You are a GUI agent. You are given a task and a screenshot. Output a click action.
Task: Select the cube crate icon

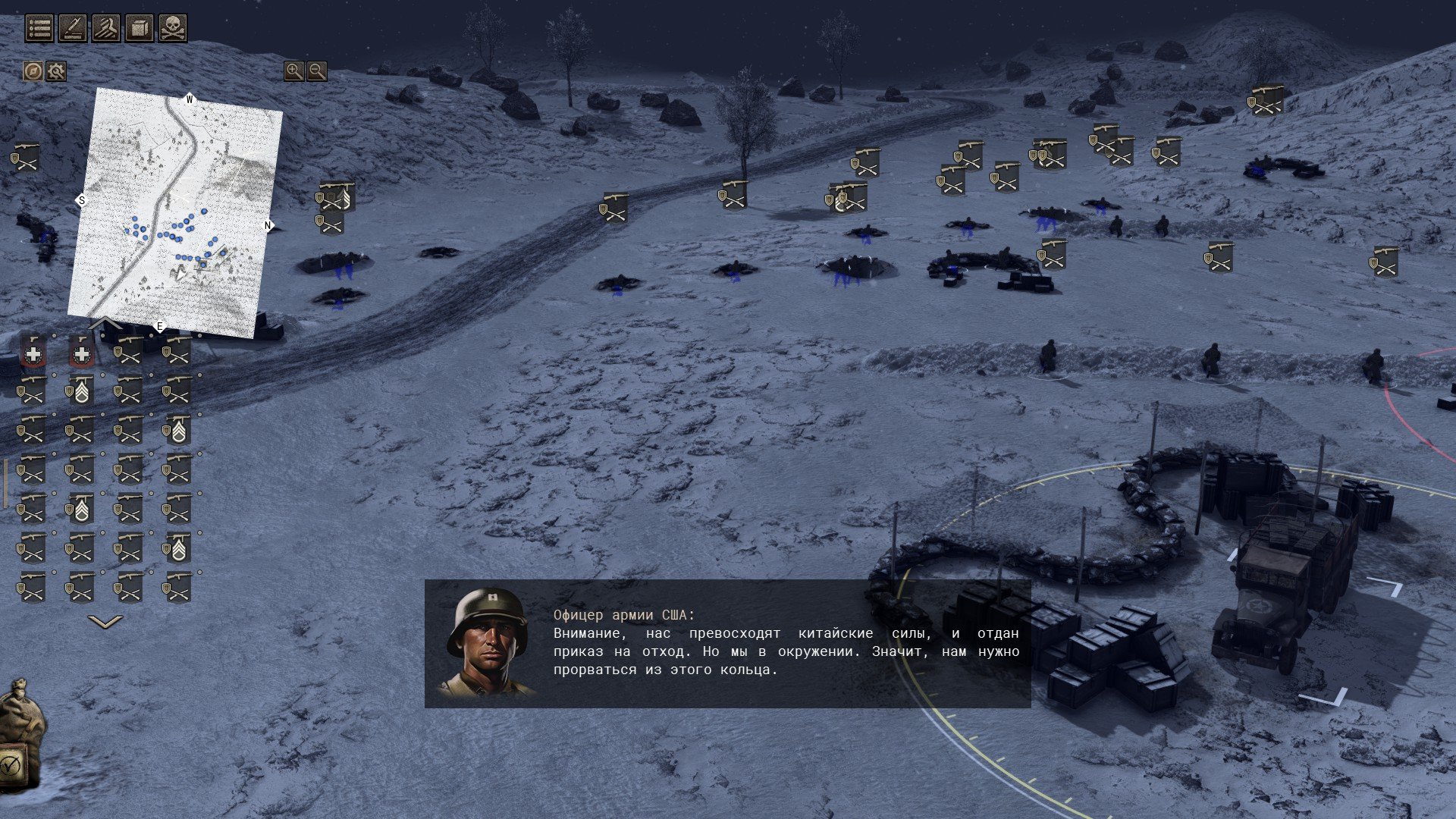click(140, 28)
